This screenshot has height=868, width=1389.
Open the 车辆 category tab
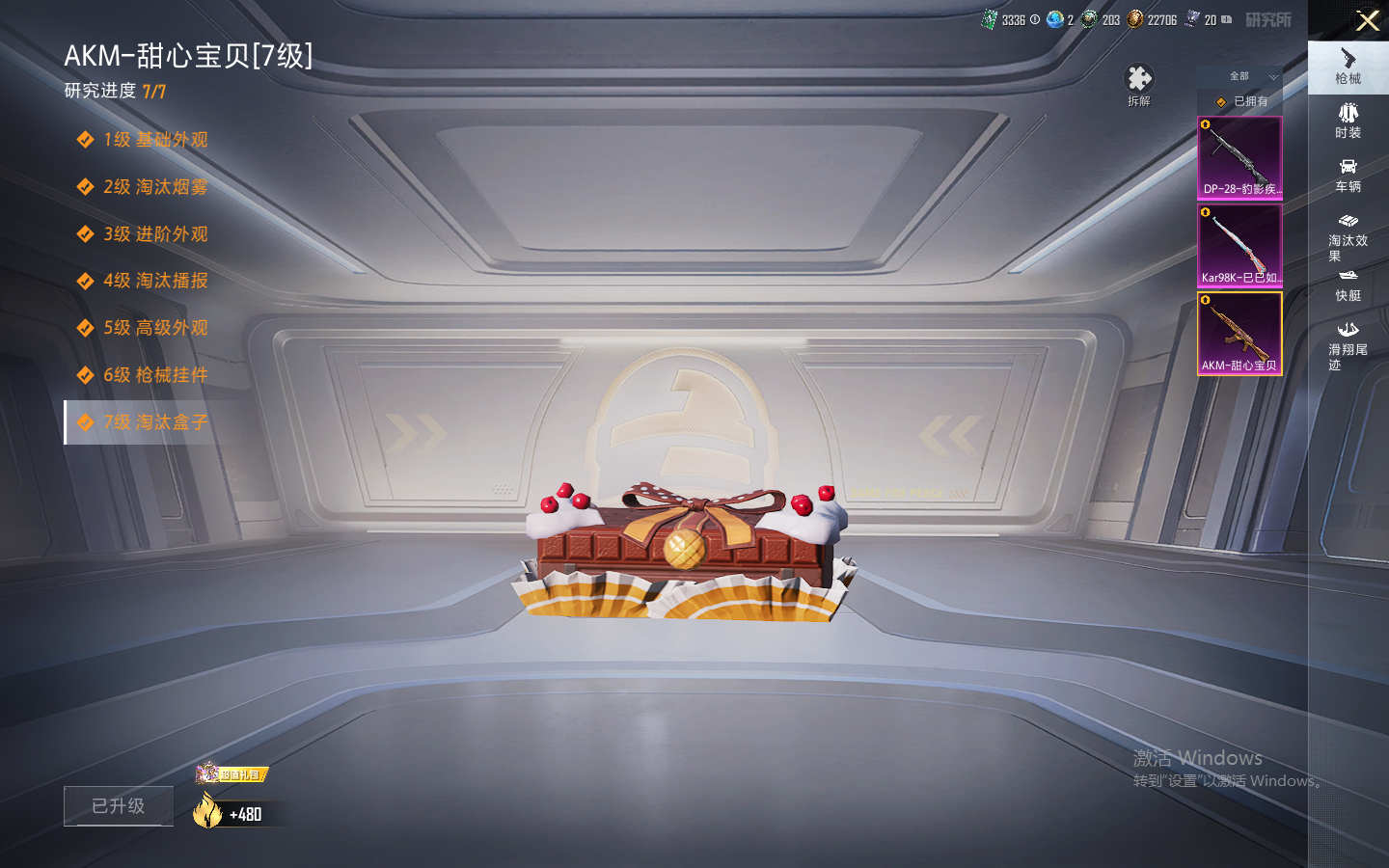click(1348, 176)
